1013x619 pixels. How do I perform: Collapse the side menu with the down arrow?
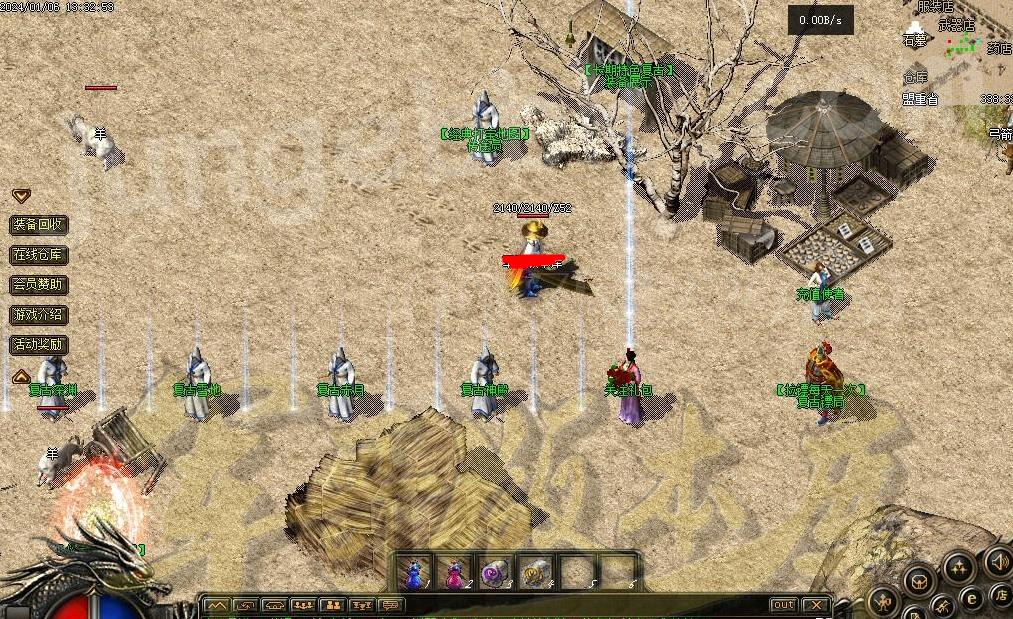pyautogui.click(x=20, y=196)
